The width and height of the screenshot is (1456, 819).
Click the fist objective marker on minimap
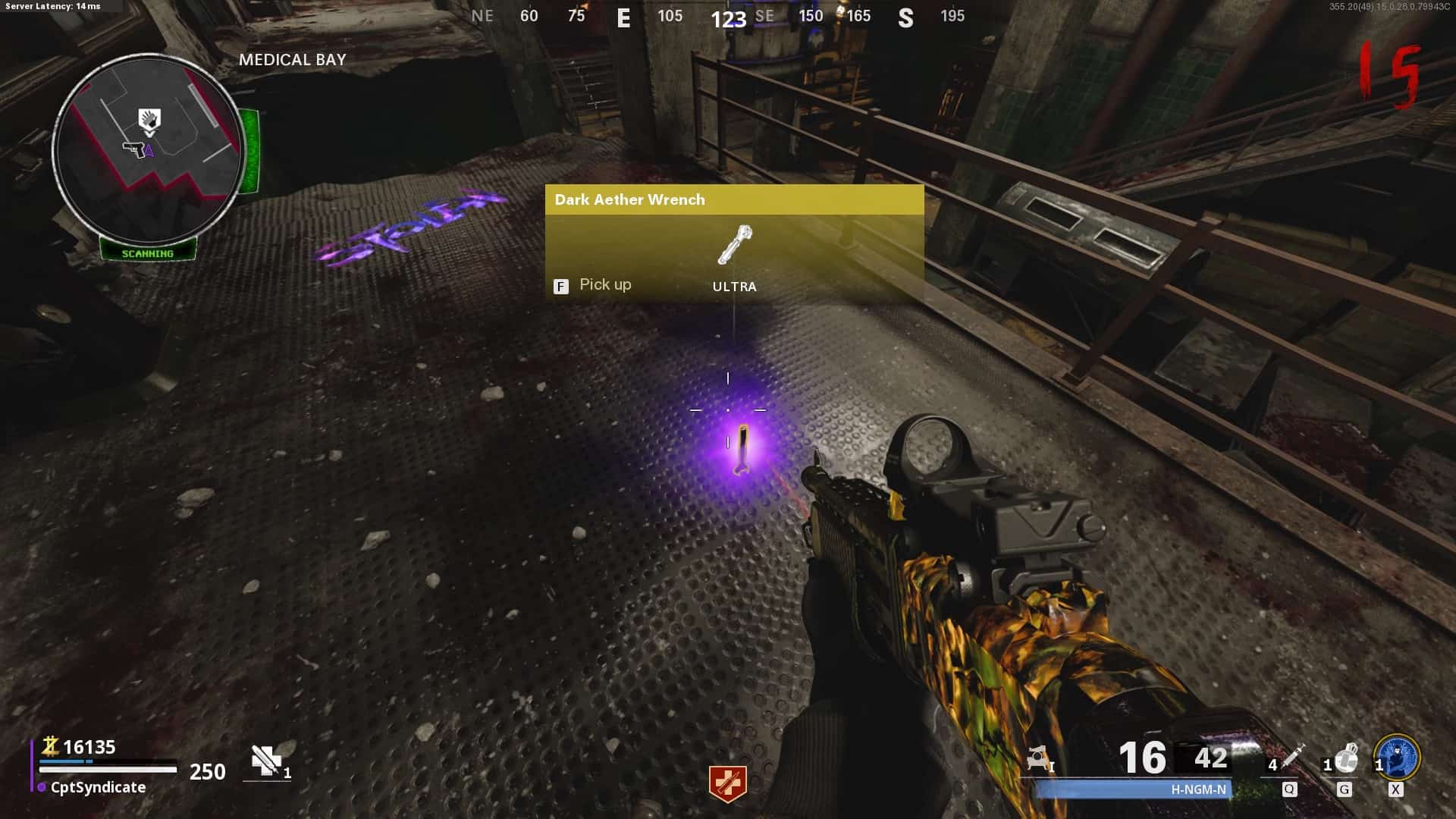pyautogui.click(x=149, y=121)
